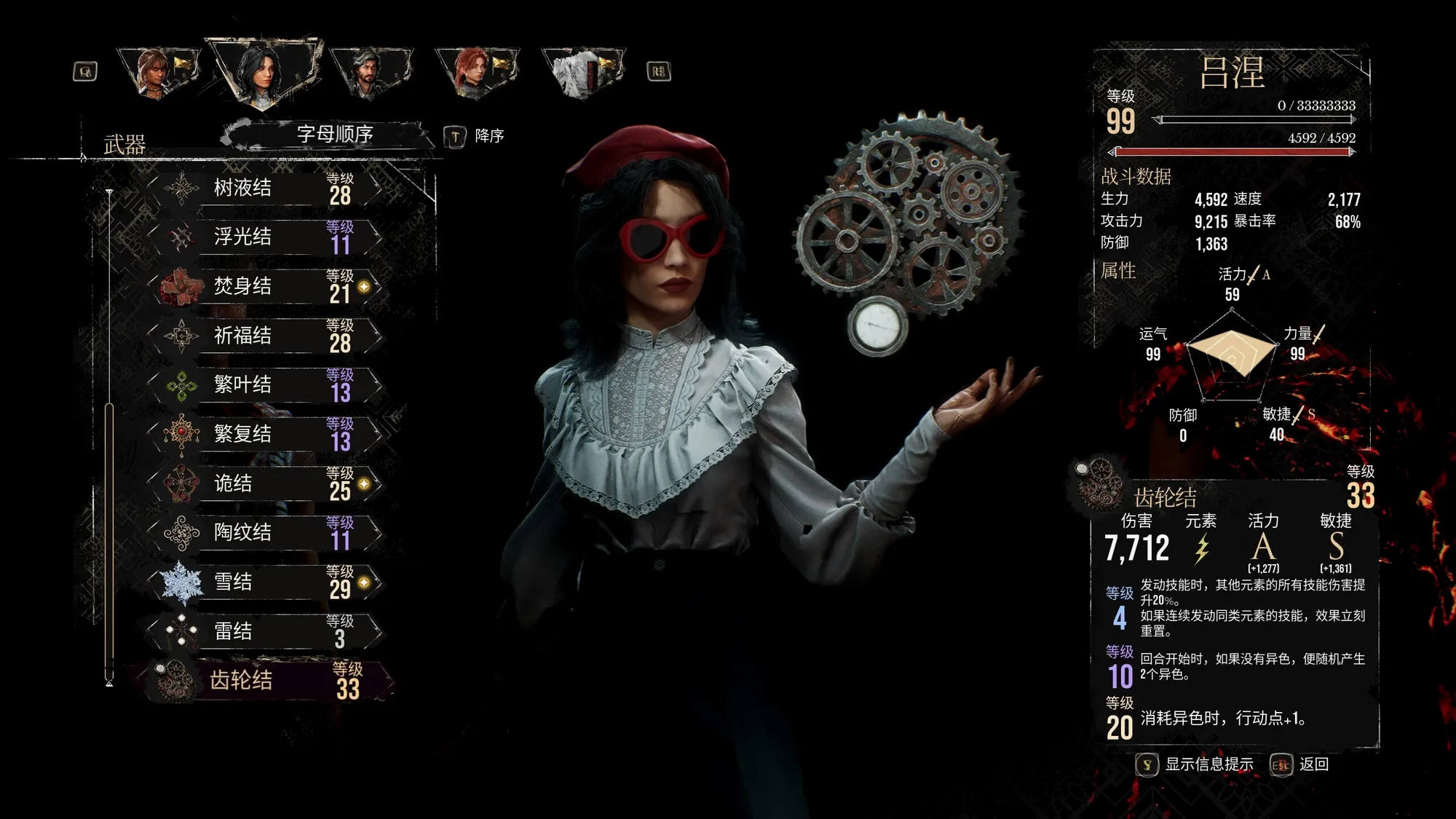Image resolution: width=1456 pixels, height=819 pixels.
Task: Choose the 繁复结 weapon
Action: coord(266,434)
